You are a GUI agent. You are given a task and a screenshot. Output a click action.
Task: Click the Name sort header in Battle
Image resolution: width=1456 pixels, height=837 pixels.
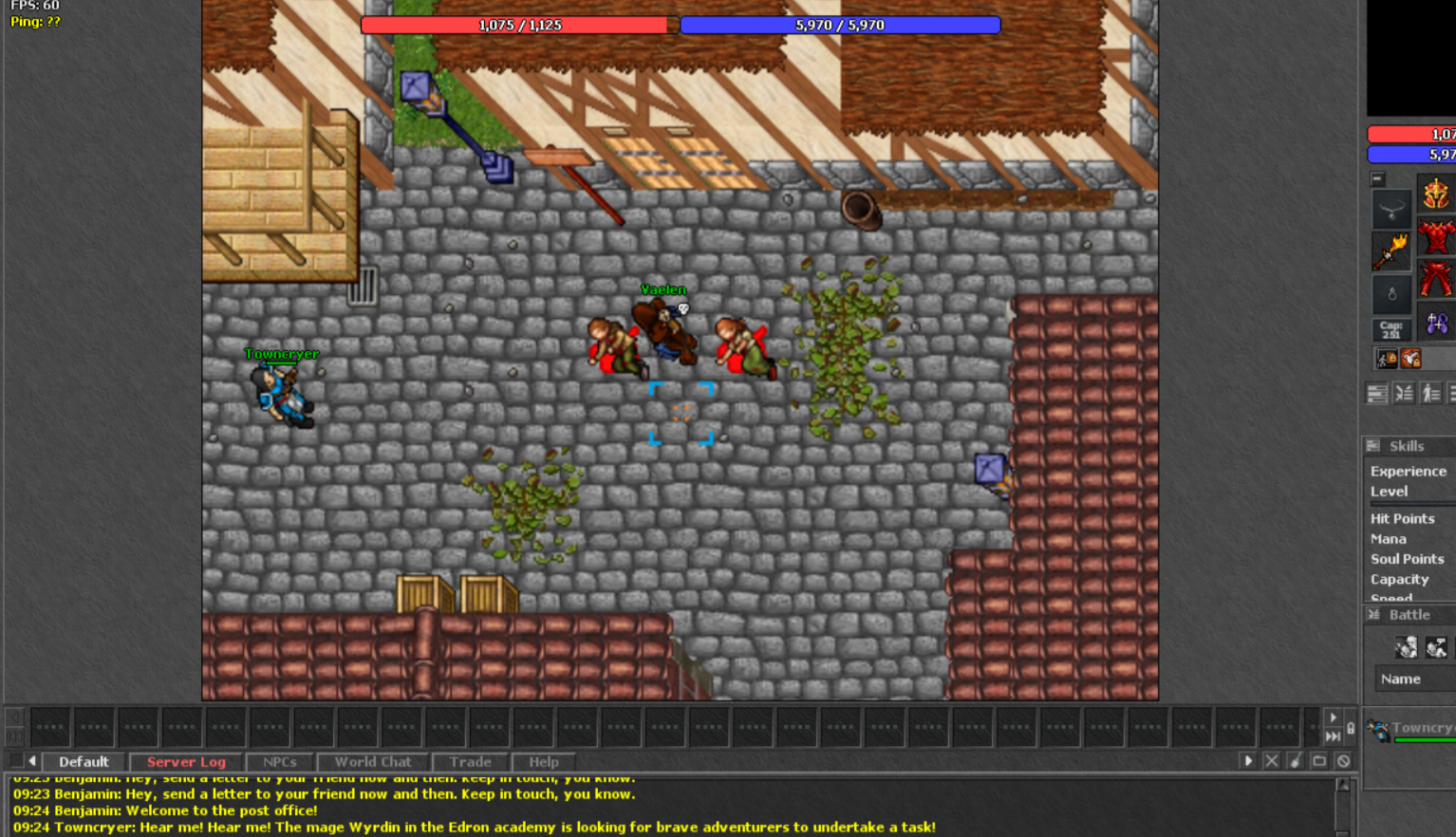coord(1401,679)
